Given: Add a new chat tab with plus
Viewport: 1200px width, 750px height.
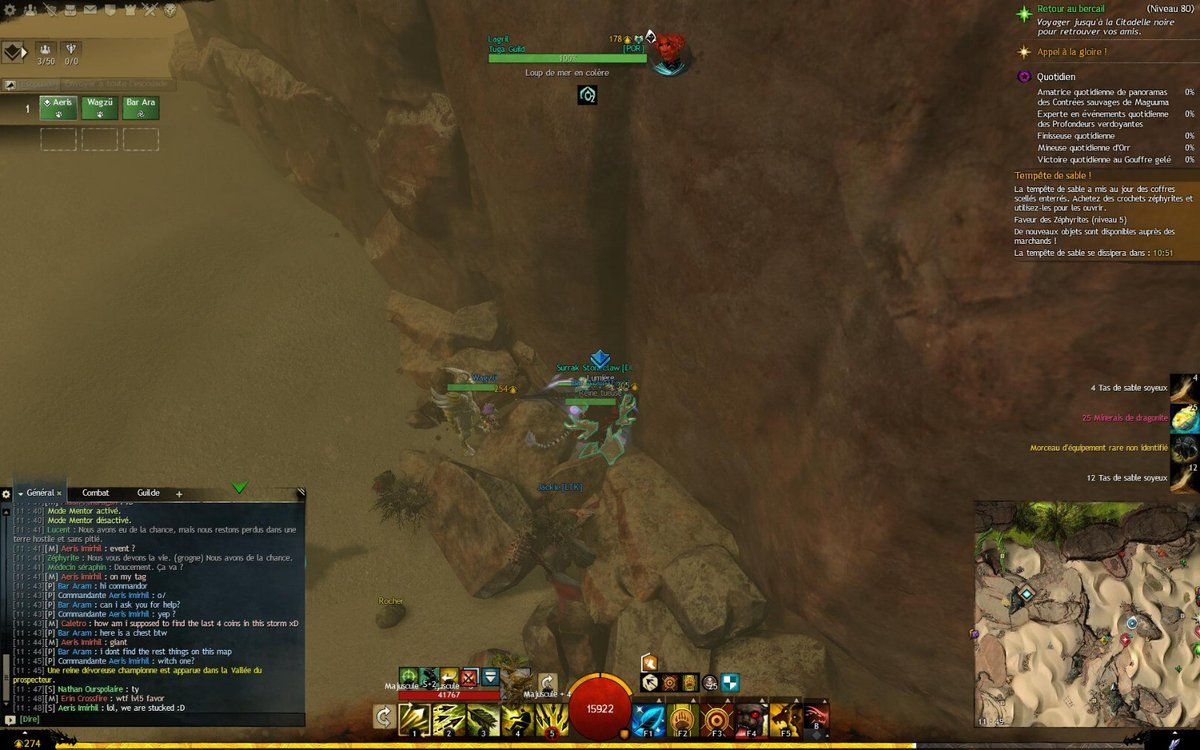Looking at the screenshot, I should point(179,494).
